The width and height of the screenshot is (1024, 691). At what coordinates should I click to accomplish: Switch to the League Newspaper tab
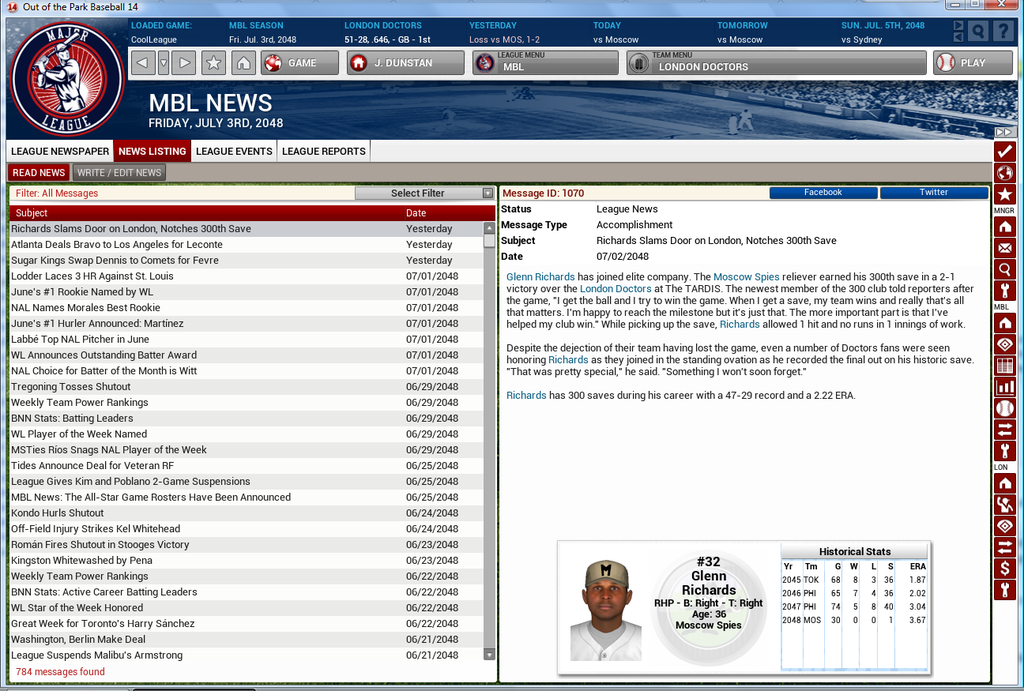click(60, 151)
